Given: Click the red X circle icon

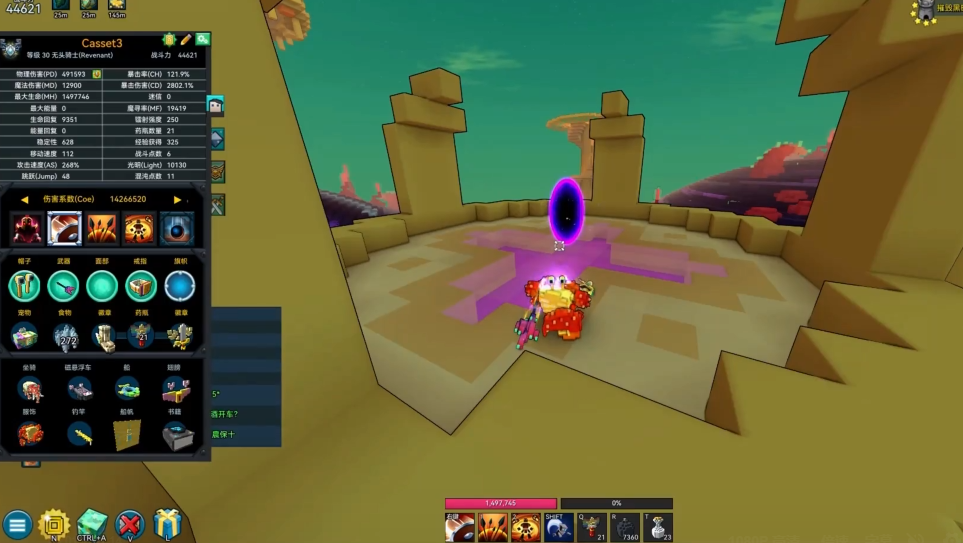Looking at the screenshot, I should pos(130,524).
